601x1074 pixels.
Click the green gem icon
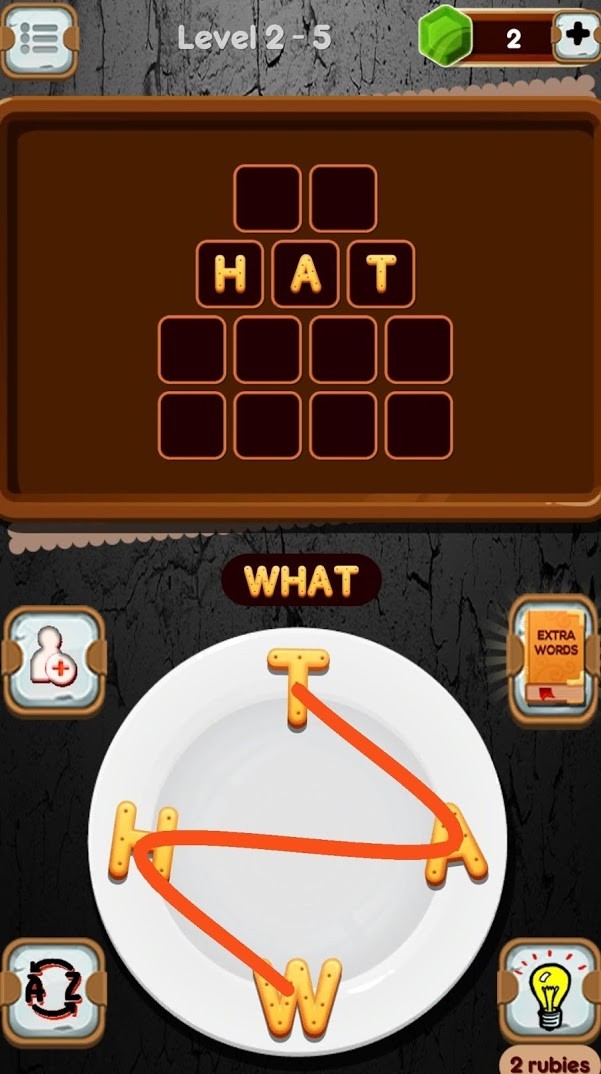[445, 36]
